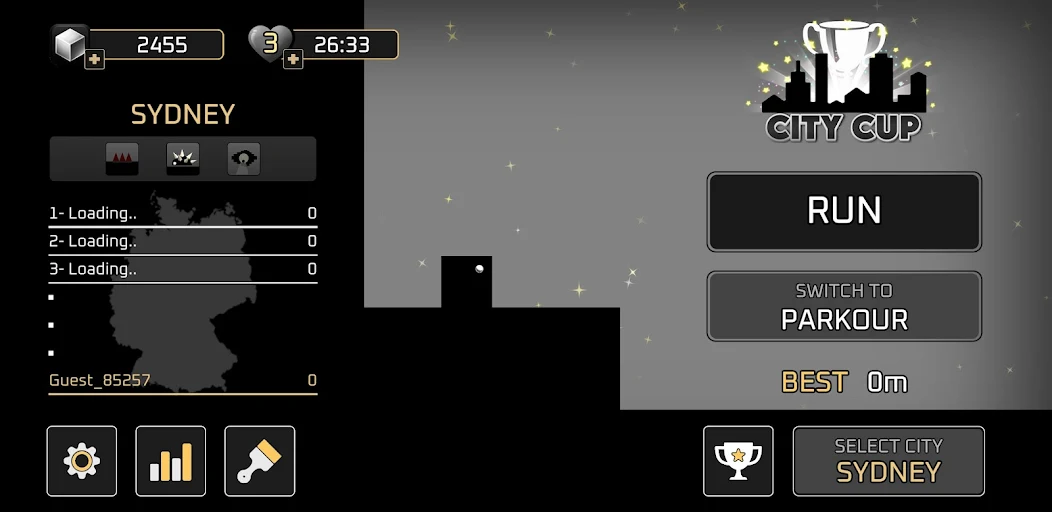Select the first loading leaderboard entry
The image size is (1052, 512).
[183, 213]
